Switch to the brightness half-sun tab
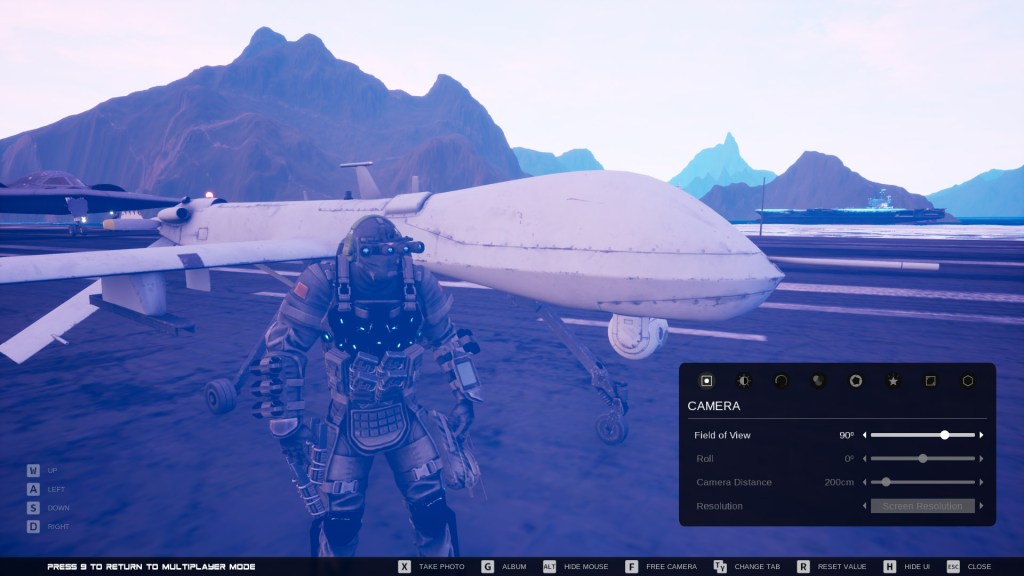1024x576 pixels. [x=743, y=381]
